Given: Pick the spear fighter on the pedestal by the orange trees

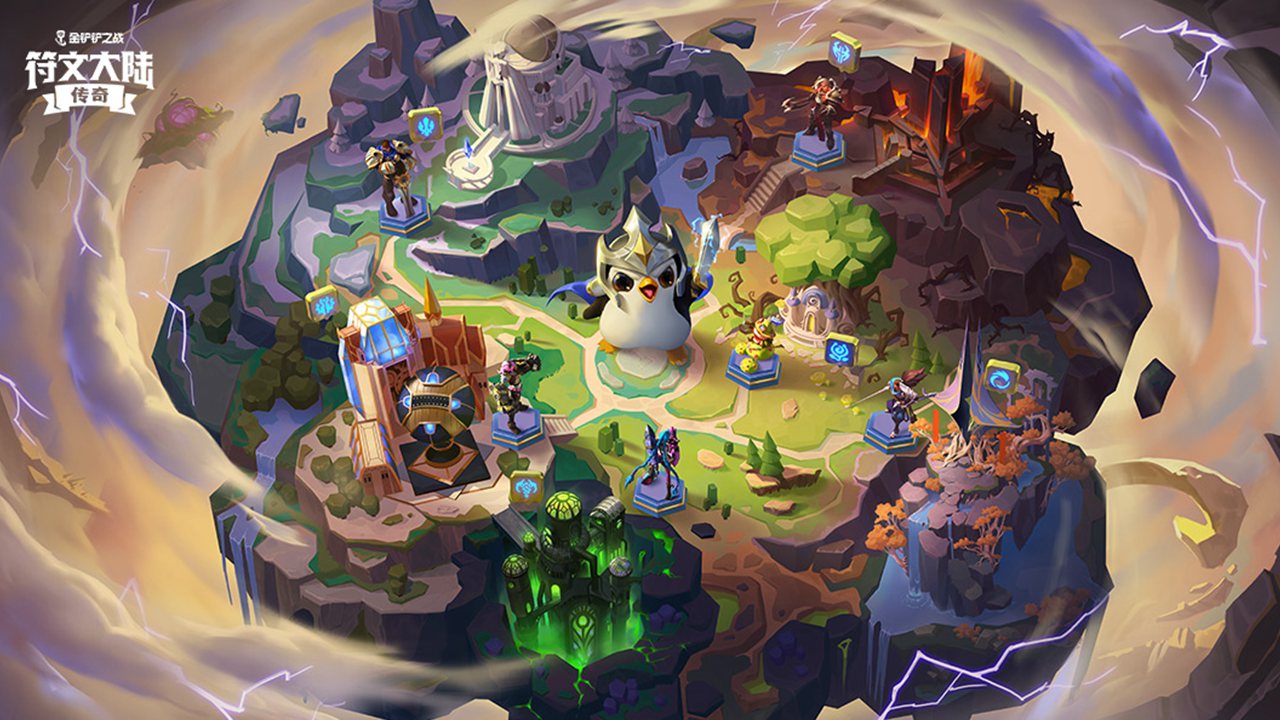Looking at the screenshot, I should click(x=895, y=400).
